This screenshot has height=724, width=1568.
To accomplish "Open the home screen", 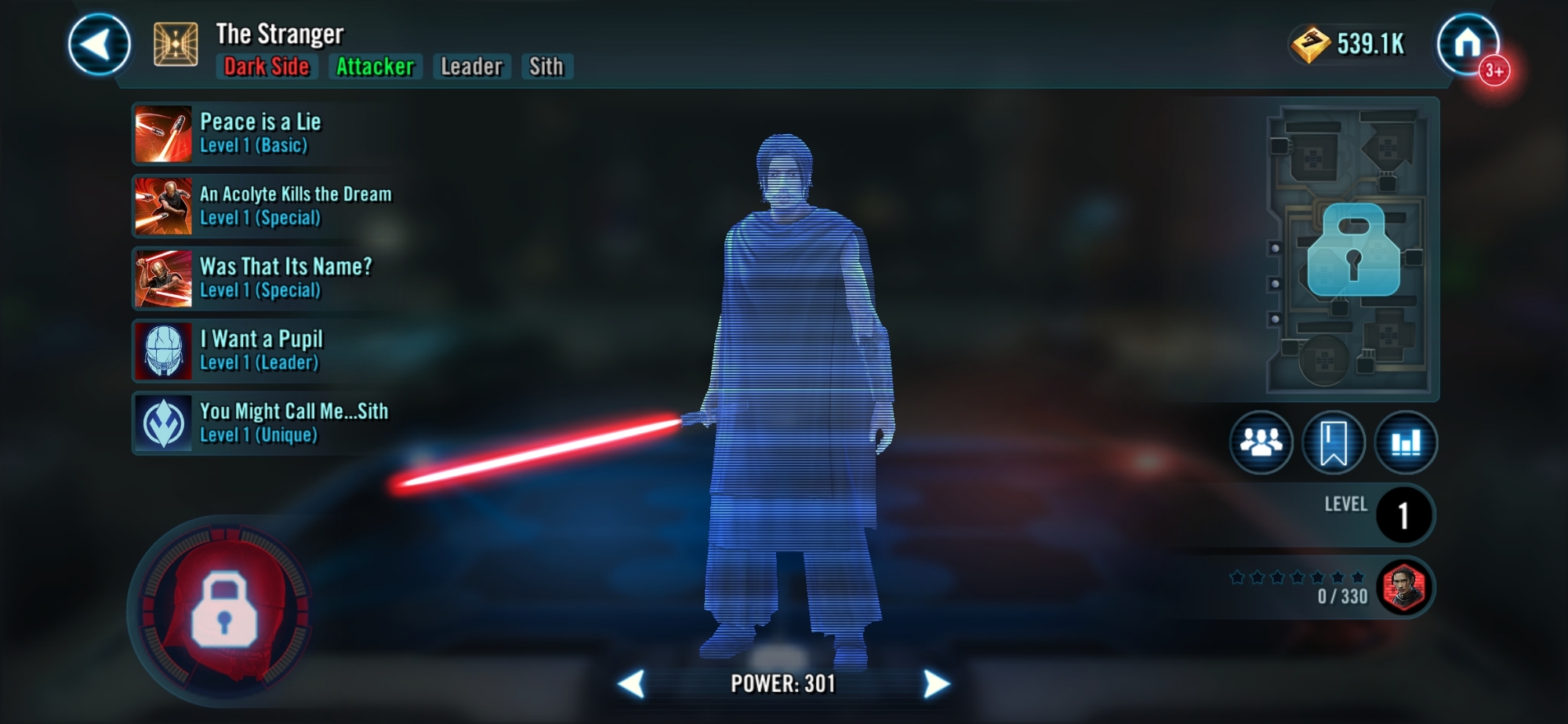I will [1468, 44].
